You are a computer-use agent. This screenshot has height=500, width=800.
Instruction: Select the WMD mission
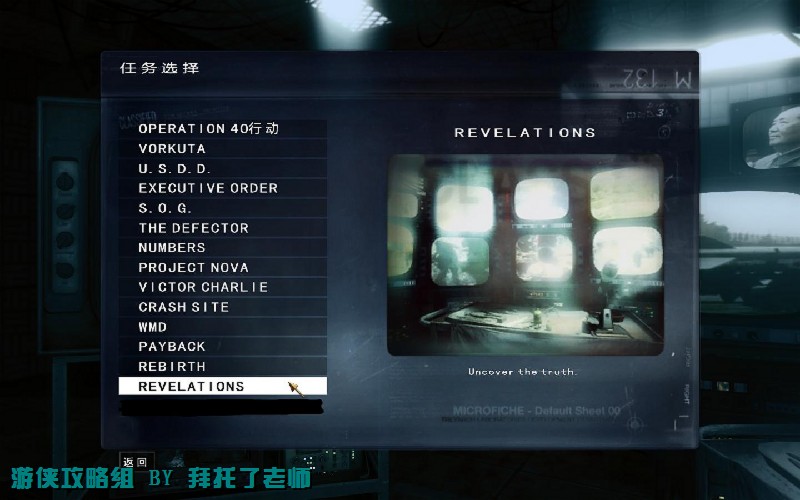pos(153,327)
